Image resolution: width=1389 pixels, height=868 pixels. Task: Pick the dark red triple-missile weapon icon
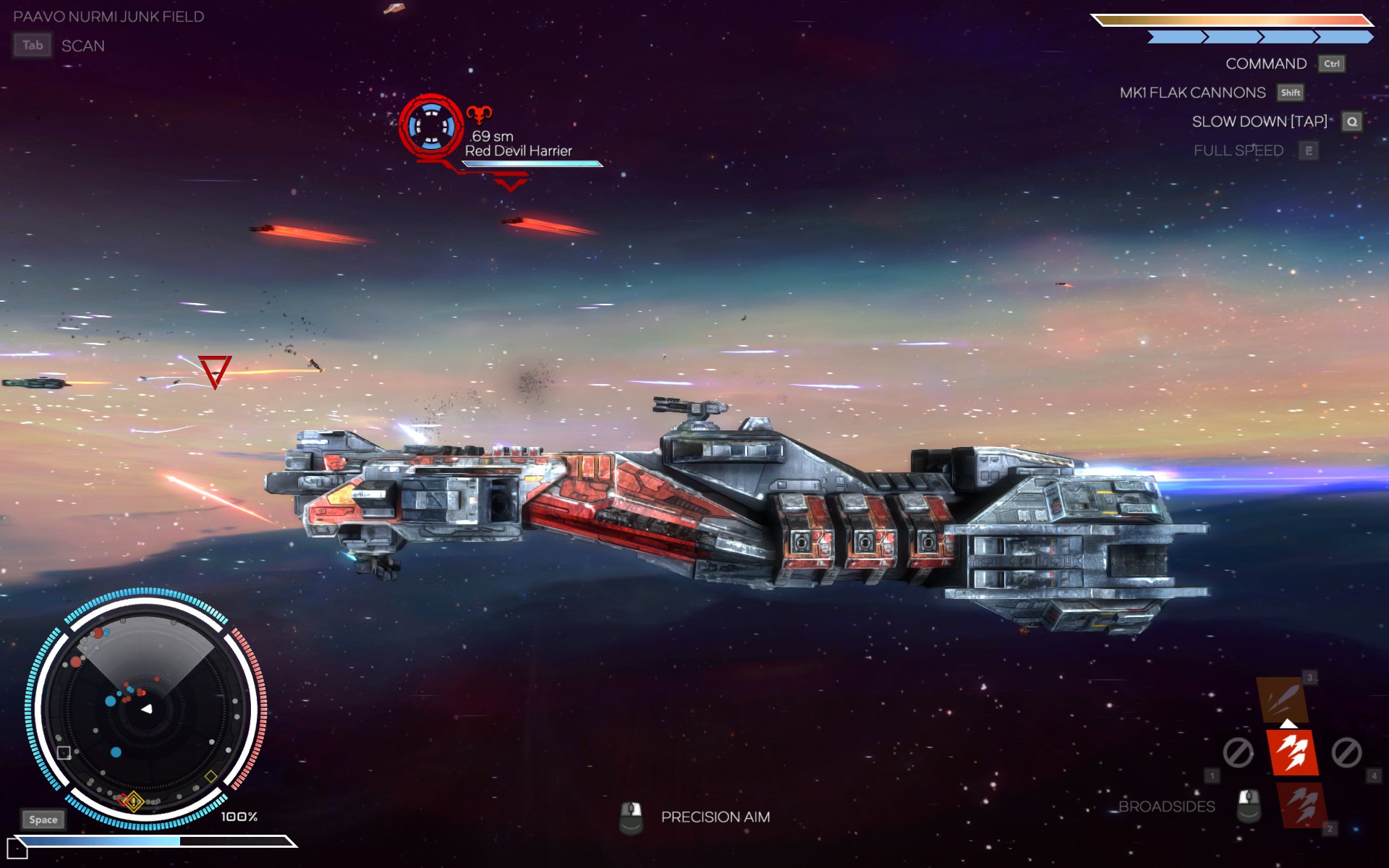coord(1303,805)
